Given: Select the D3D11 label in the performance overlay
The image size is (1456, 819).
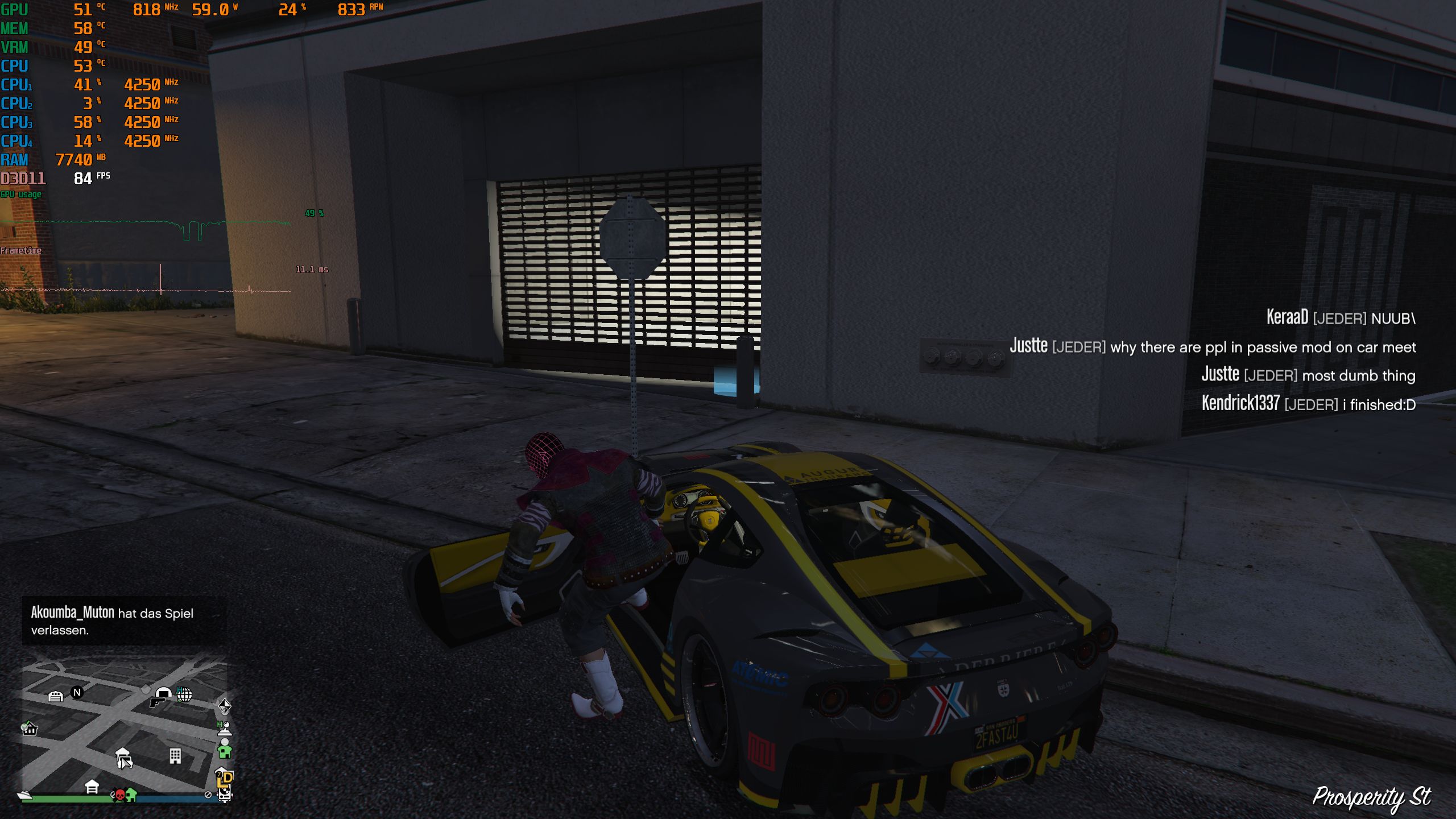Looking at the screenshot, I should (23, 177).
